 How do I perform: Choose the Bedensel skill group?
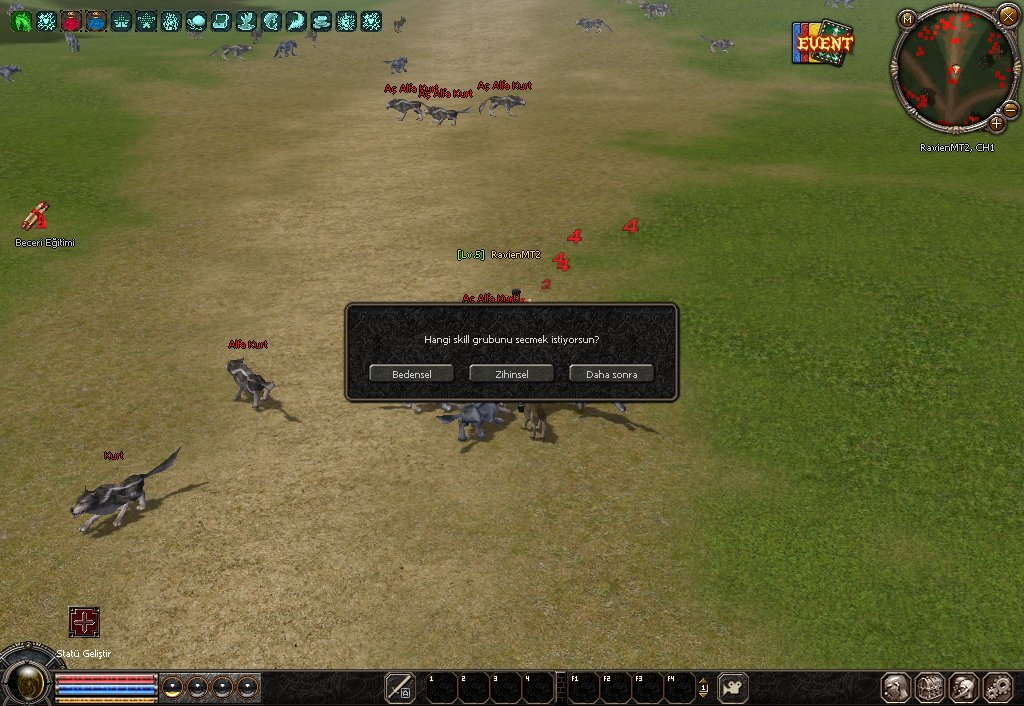(x=411, y=373)
